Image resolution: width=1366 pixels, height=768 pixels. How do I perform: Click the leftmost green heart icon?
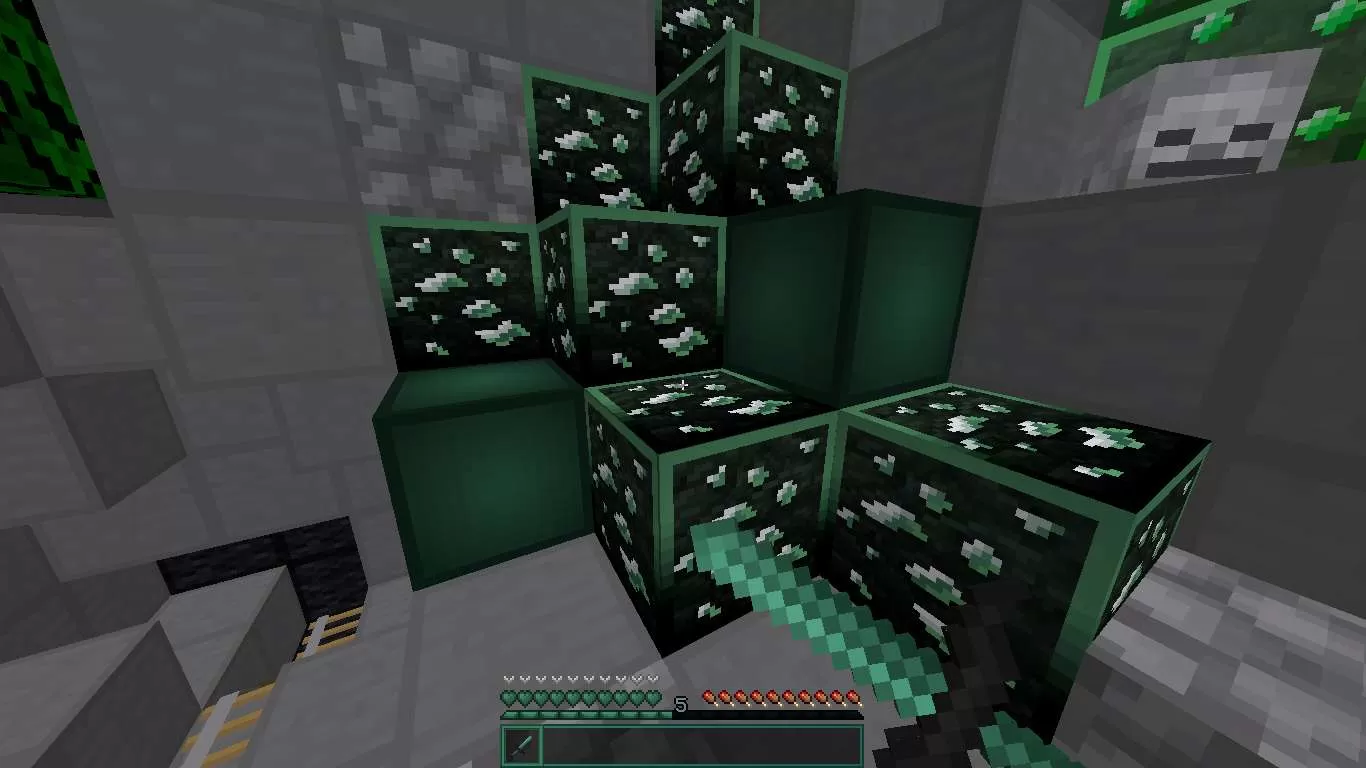point(508,697)
